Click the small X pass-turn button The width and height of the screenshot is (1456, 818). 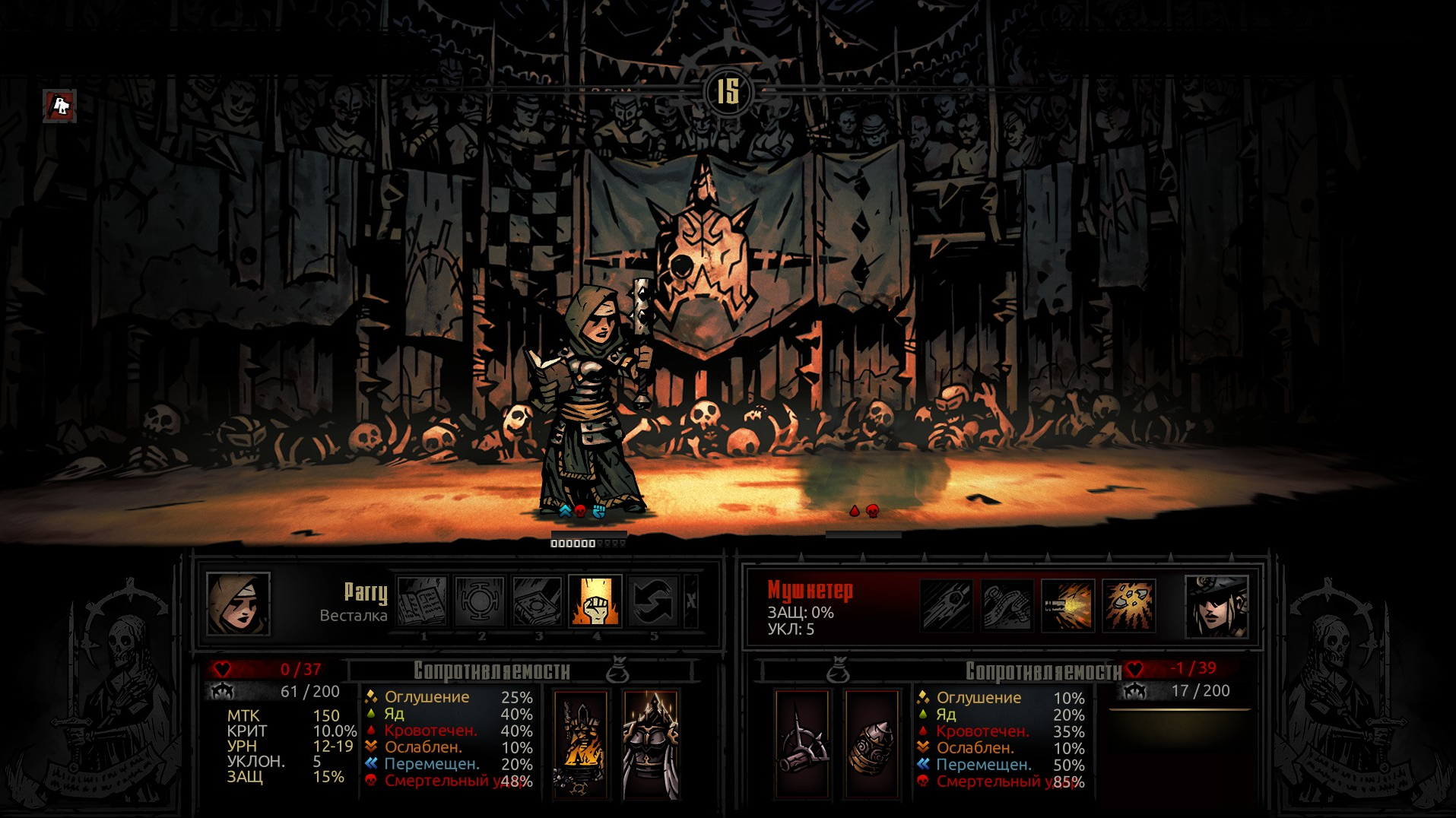coord(690,601)
